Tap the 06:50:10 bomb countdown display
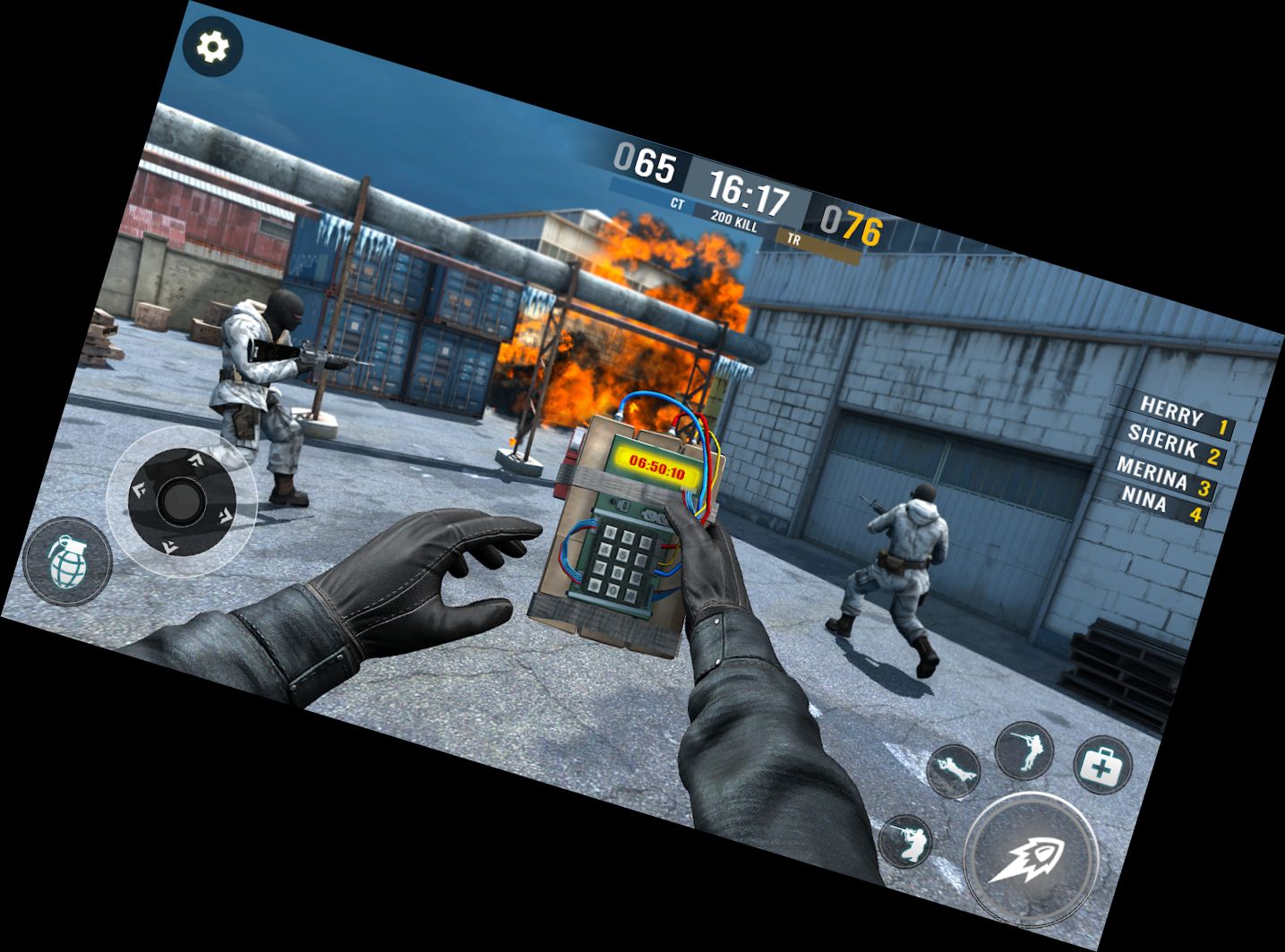The width and height of the screenshot is (1285, 952). click(656, 464)
